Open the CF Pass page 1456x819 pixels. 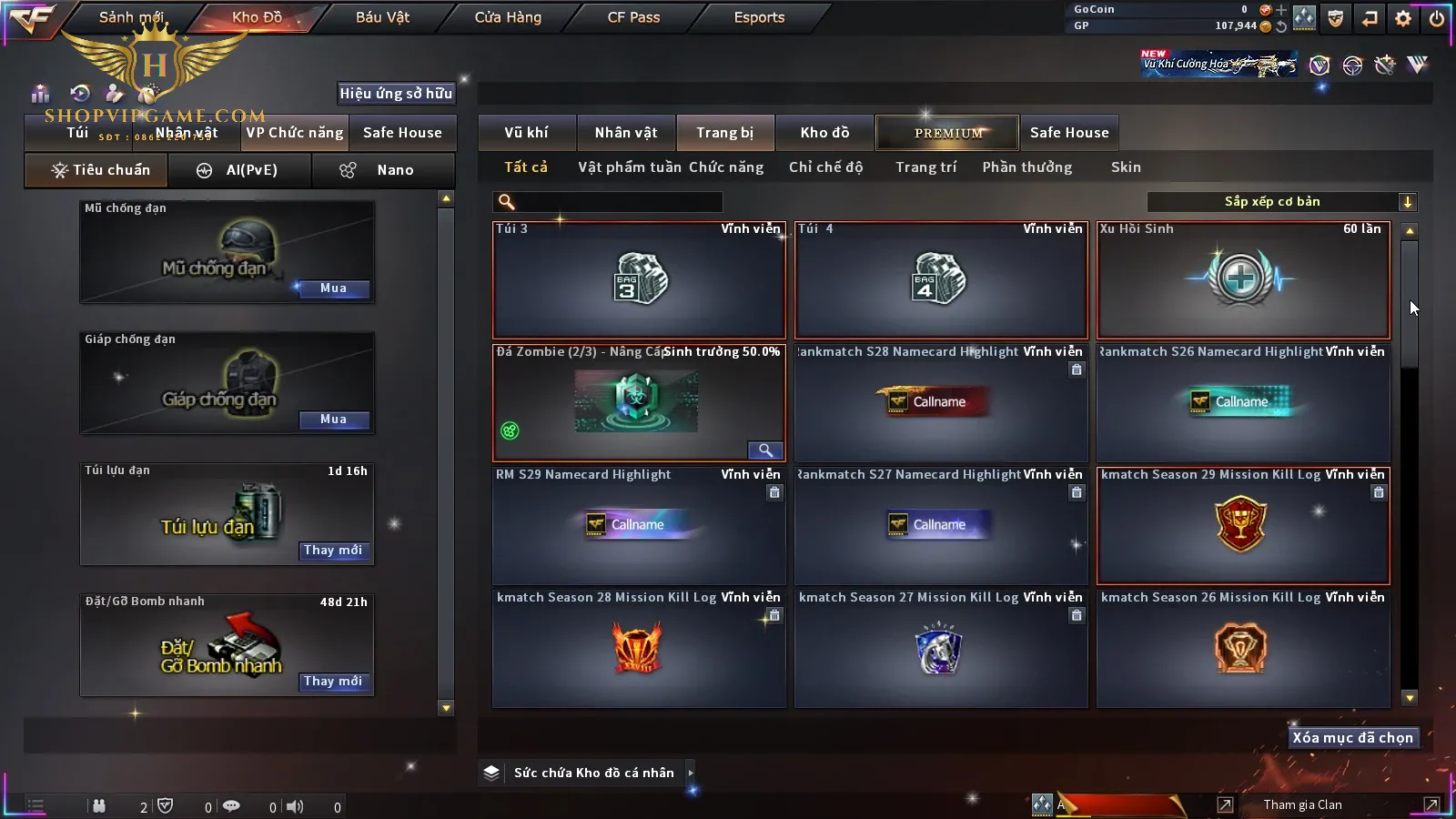(x=633, y=17)
